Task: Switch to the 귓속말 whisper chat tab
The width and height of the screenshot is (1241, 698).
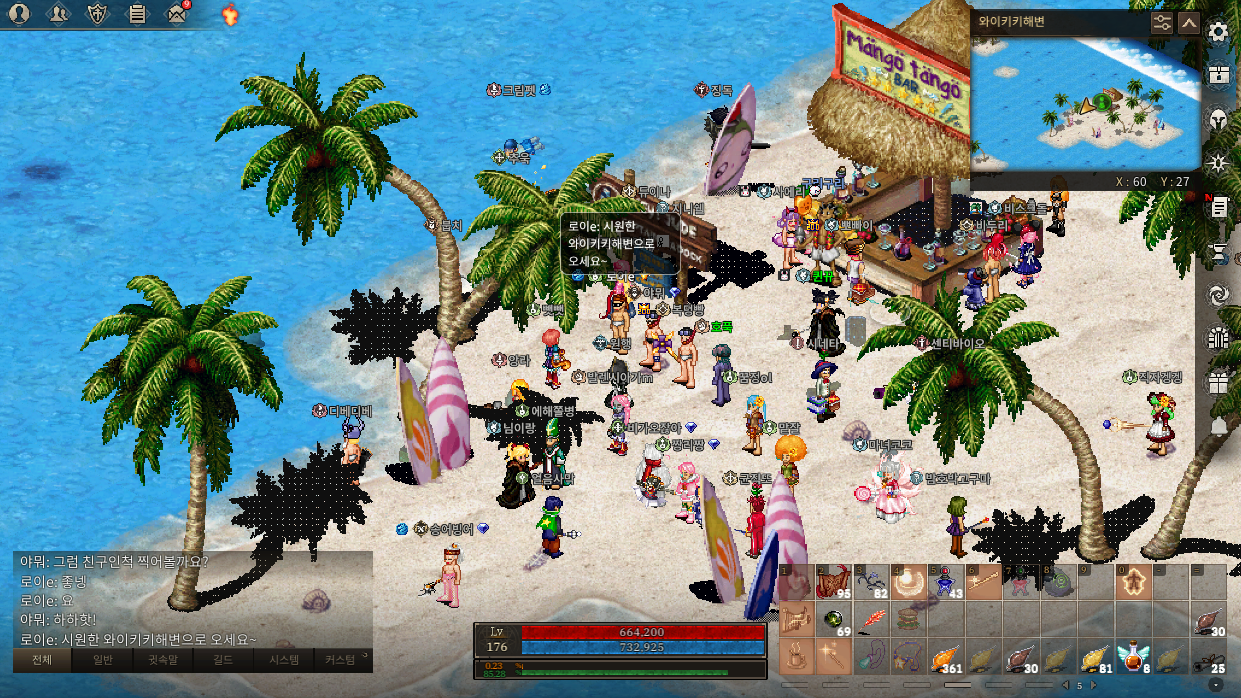Action: (162, 660)
